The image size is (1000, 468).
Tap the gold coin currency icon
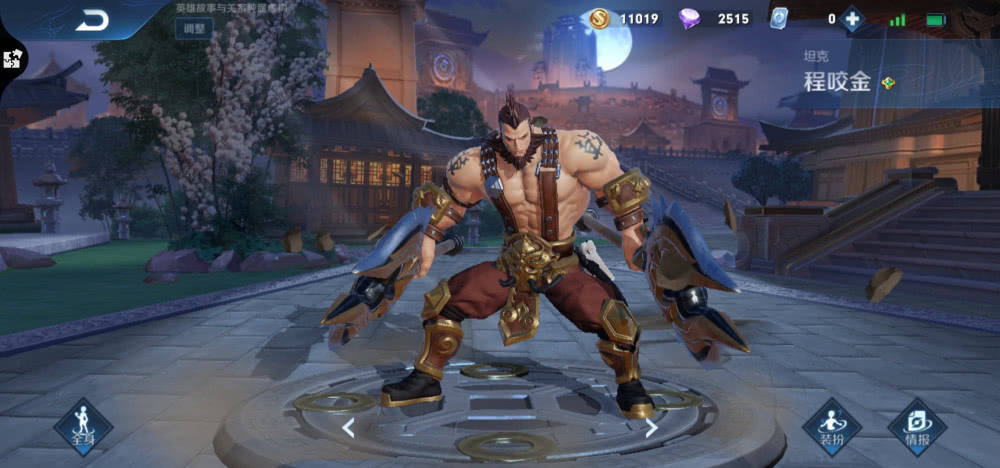pos(599,18)
